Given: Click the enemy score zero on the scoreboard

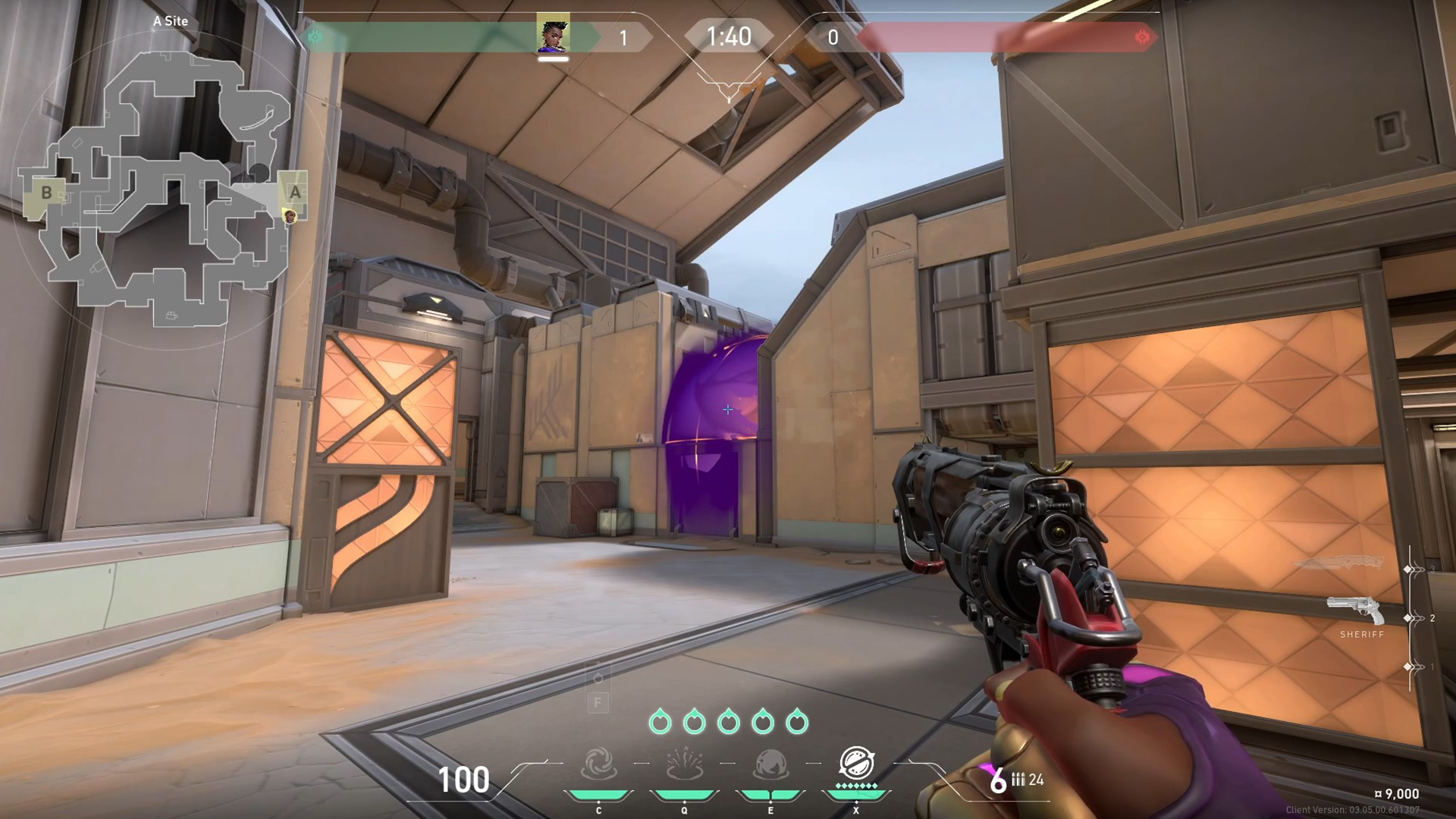Looking at the screenshot, I should pyautogui.click(x=833, y=38).
